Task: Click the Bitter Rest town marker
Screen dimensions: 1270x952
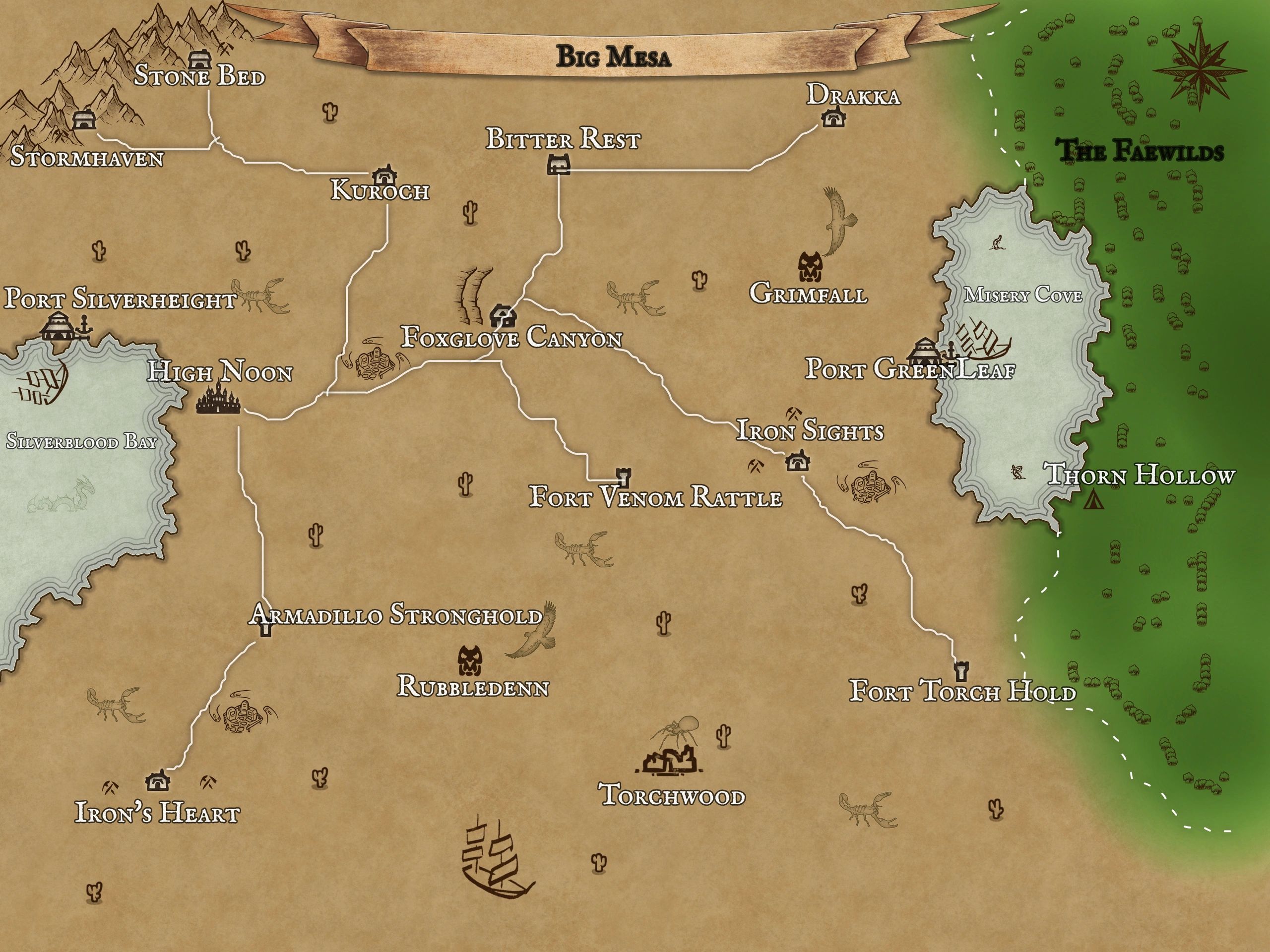Action: (x=558, y=165)
